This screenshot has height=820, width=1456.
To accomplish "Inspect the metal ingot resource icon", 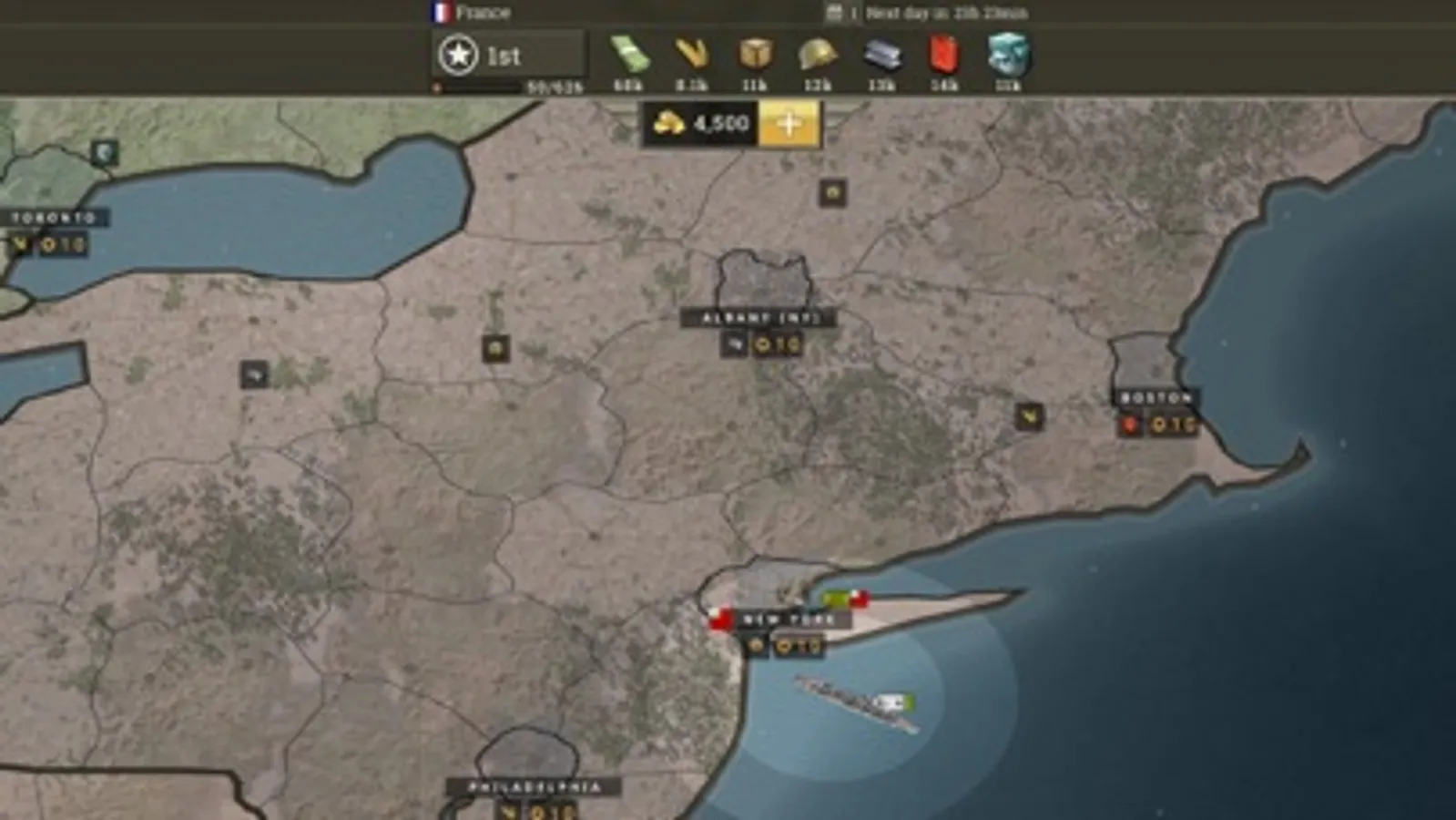I will (x=880, y=58).
